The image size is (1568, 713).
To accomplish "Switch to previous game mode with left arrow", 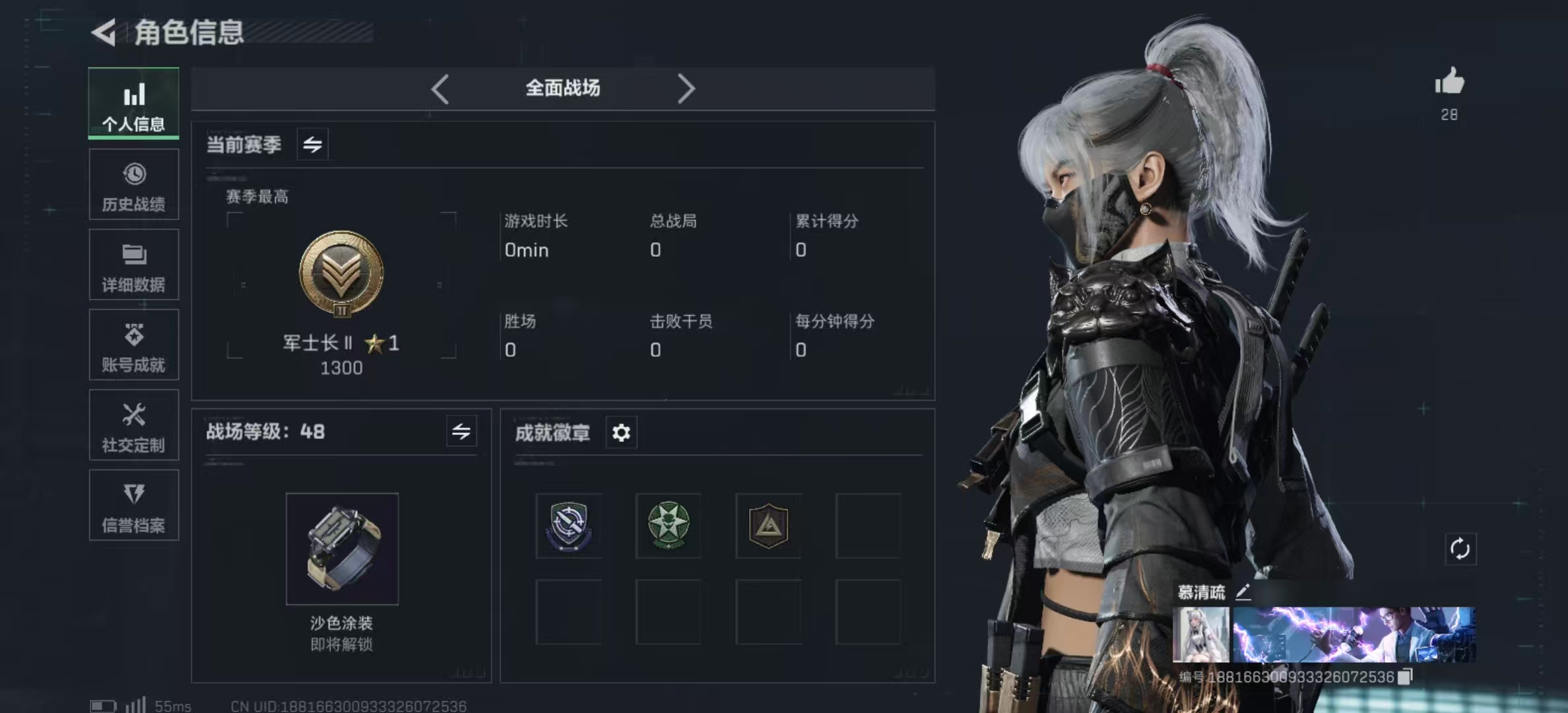I will [x=440, y=88].
